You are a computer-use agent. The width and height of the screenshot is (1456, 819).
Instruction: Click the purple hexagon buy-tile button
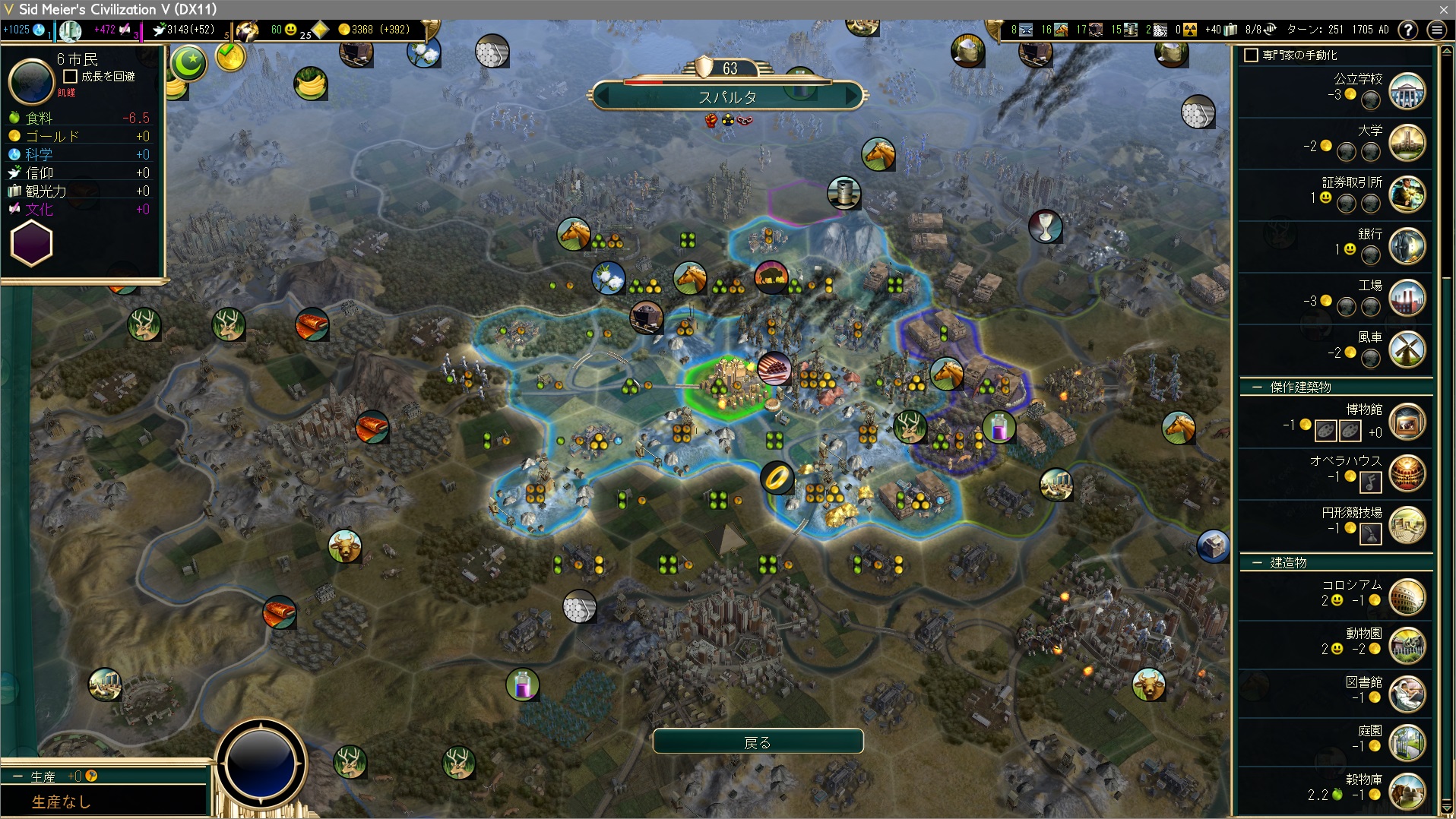(x=31, y=244)
